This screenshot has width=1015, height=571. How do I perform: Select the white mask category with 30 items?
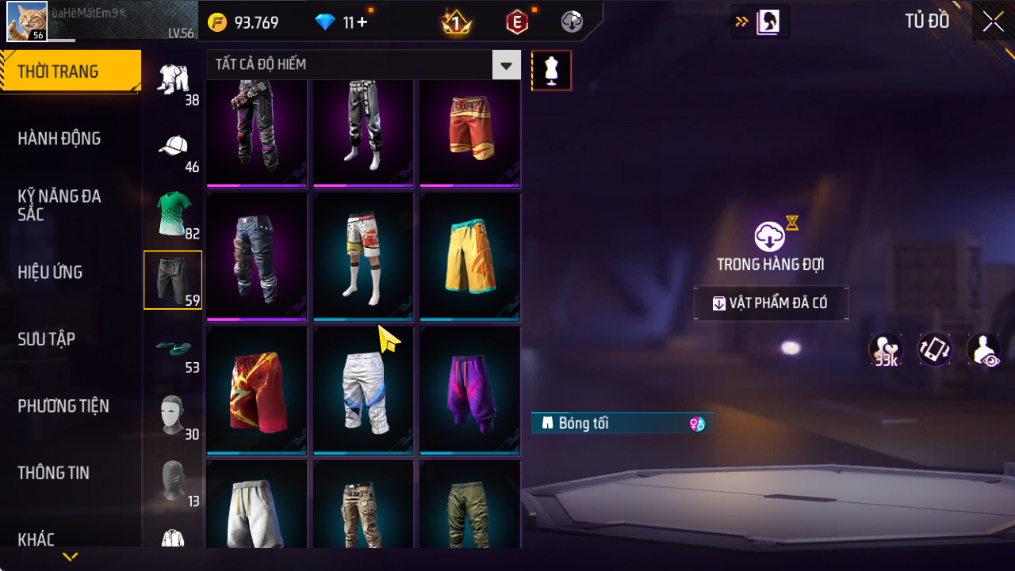point(172,413)
